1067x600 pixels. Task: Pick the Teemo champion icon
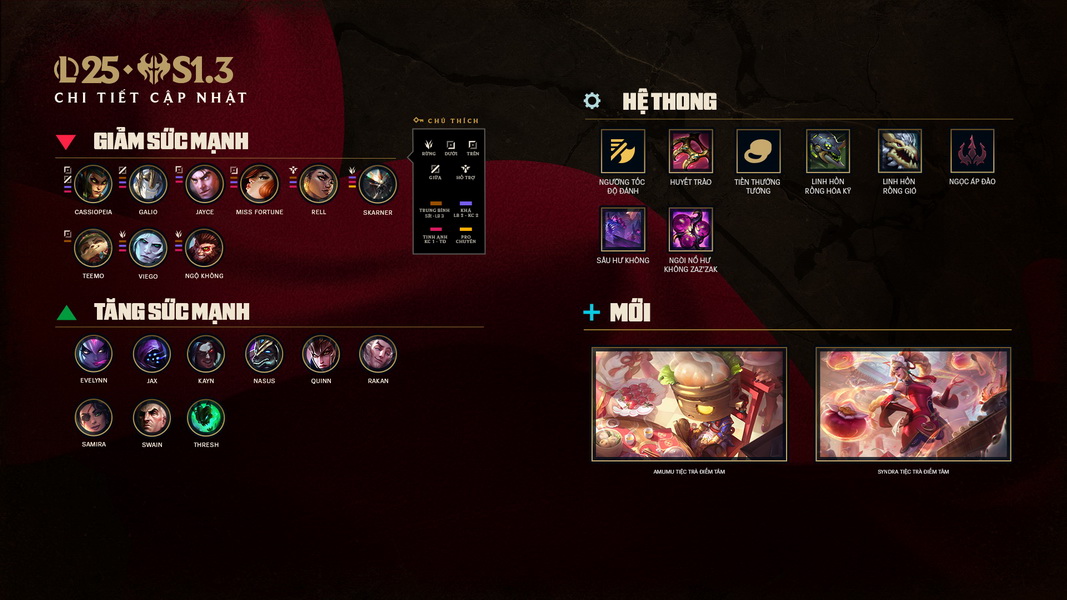(x=94, y=248)
